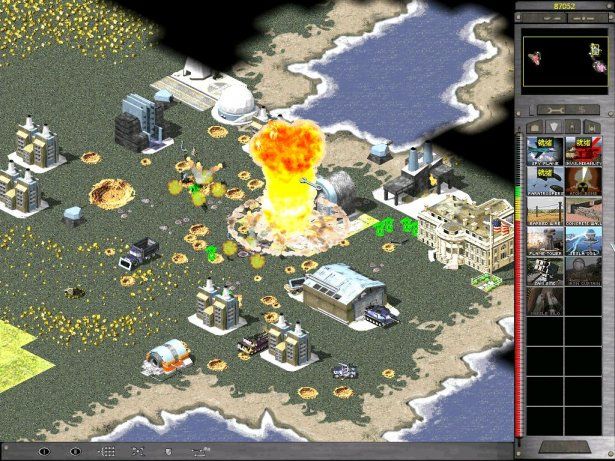This screenshot has width=615, height=461.
Task: Build a Flame Tower defense
Action: [x=545, y=242]
